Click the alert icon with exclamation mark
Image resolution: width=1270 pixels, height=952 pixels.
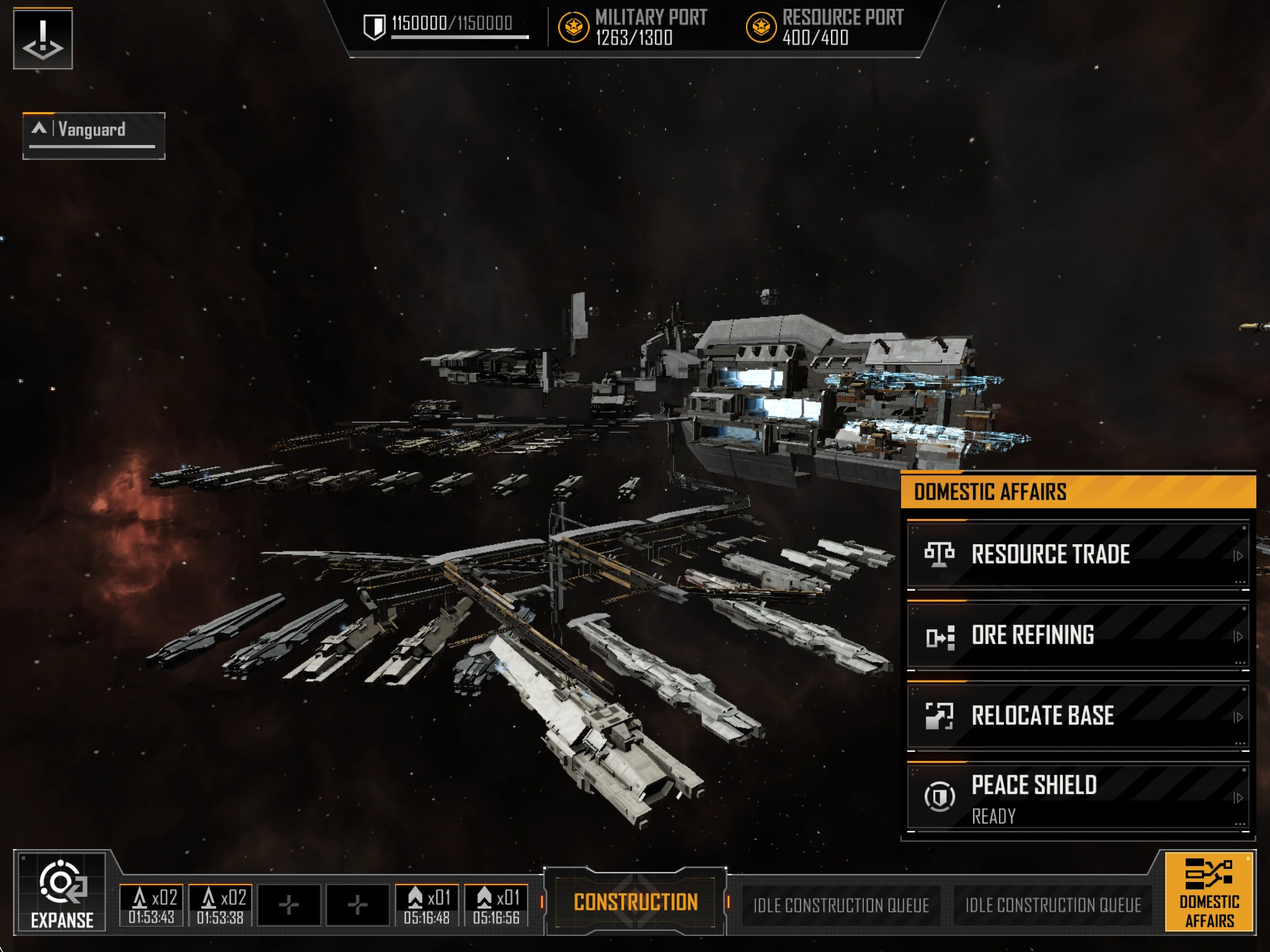pos(43,39)
